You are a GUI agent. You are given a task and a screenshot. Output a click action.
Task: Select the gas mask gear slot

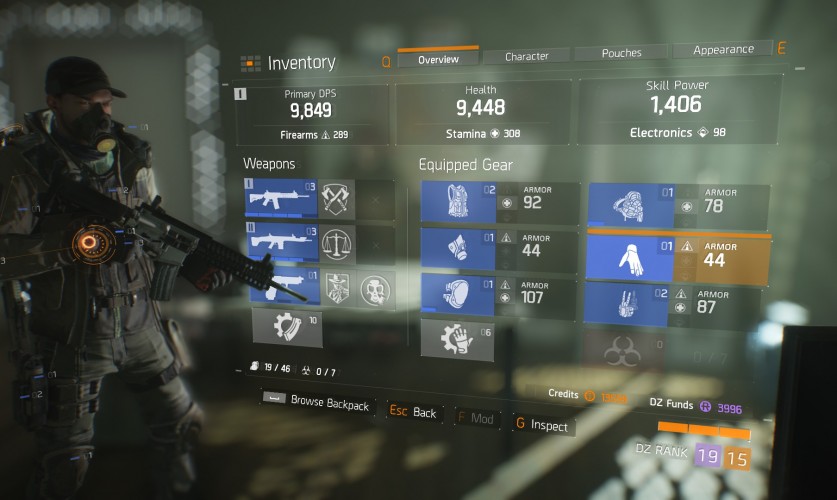(x=458, y=249)
